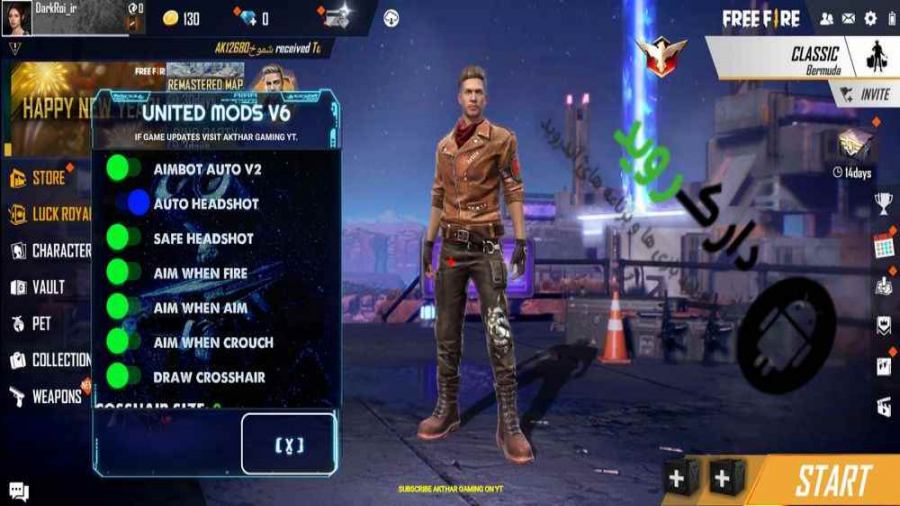Toggle the Aim When Crouch option

coord(124,342)
